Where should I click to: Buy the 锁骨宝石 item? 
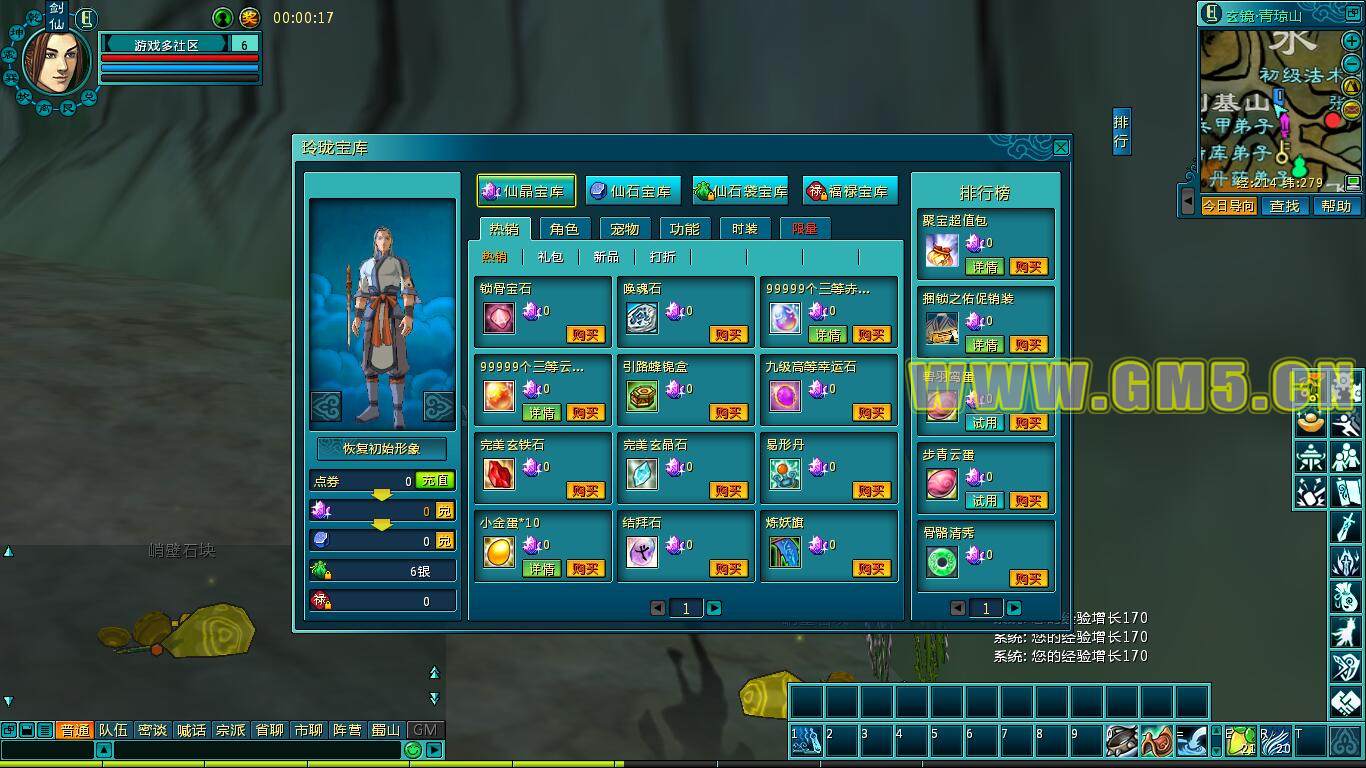click(585, 335)
